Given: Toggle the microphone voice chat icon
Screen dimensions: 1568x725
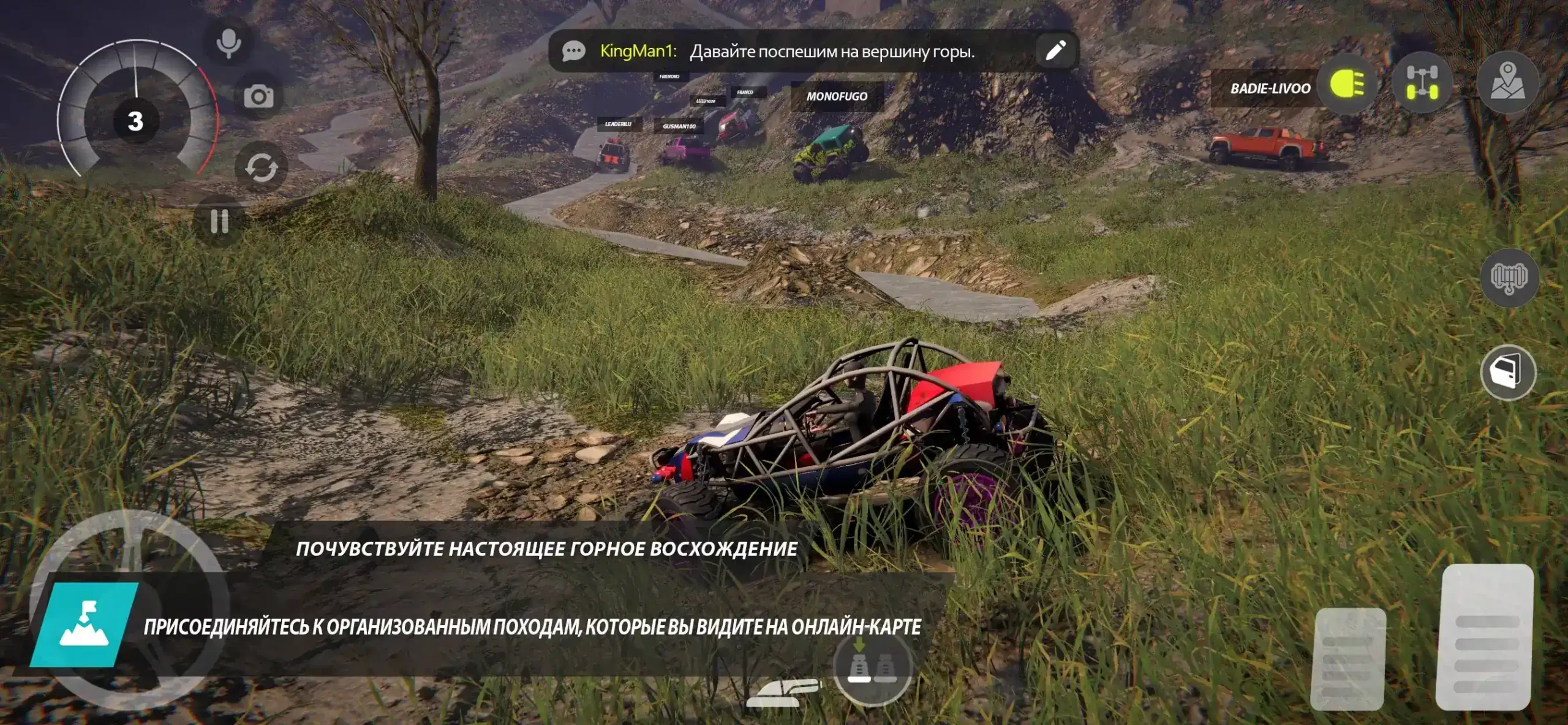Looking at the screenshot, I should (x=228, y=43).
